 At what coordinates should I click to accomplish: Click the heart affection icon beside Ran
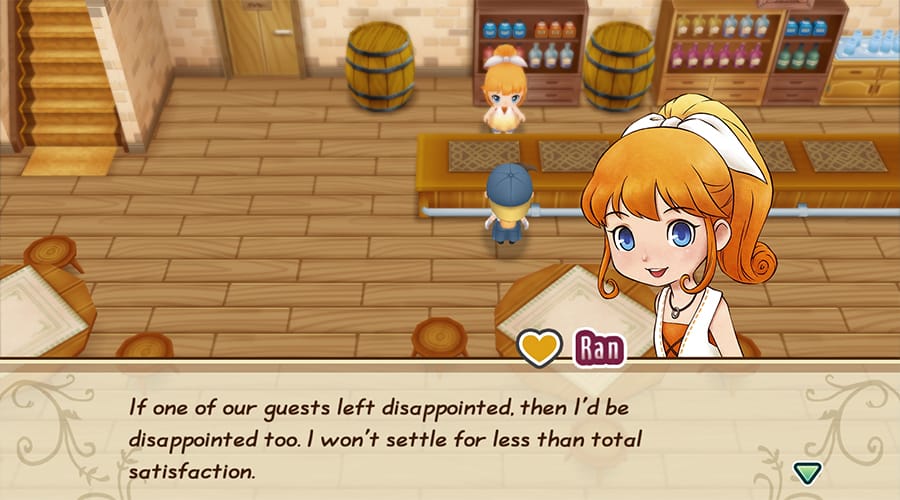[x=539, y=347]
